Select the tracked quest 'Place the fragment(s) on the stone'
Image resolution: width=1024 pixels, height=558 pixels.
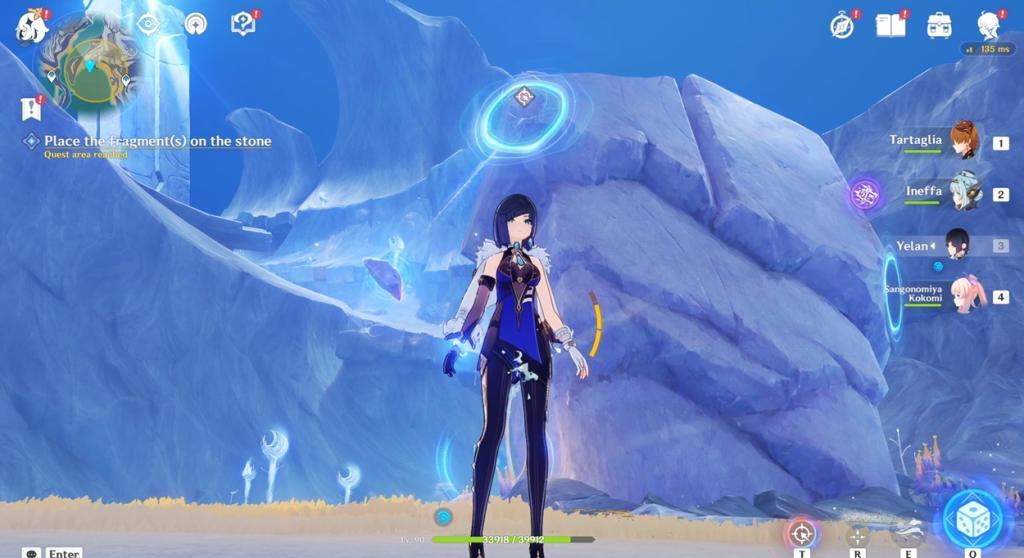[x=157, y=141]
